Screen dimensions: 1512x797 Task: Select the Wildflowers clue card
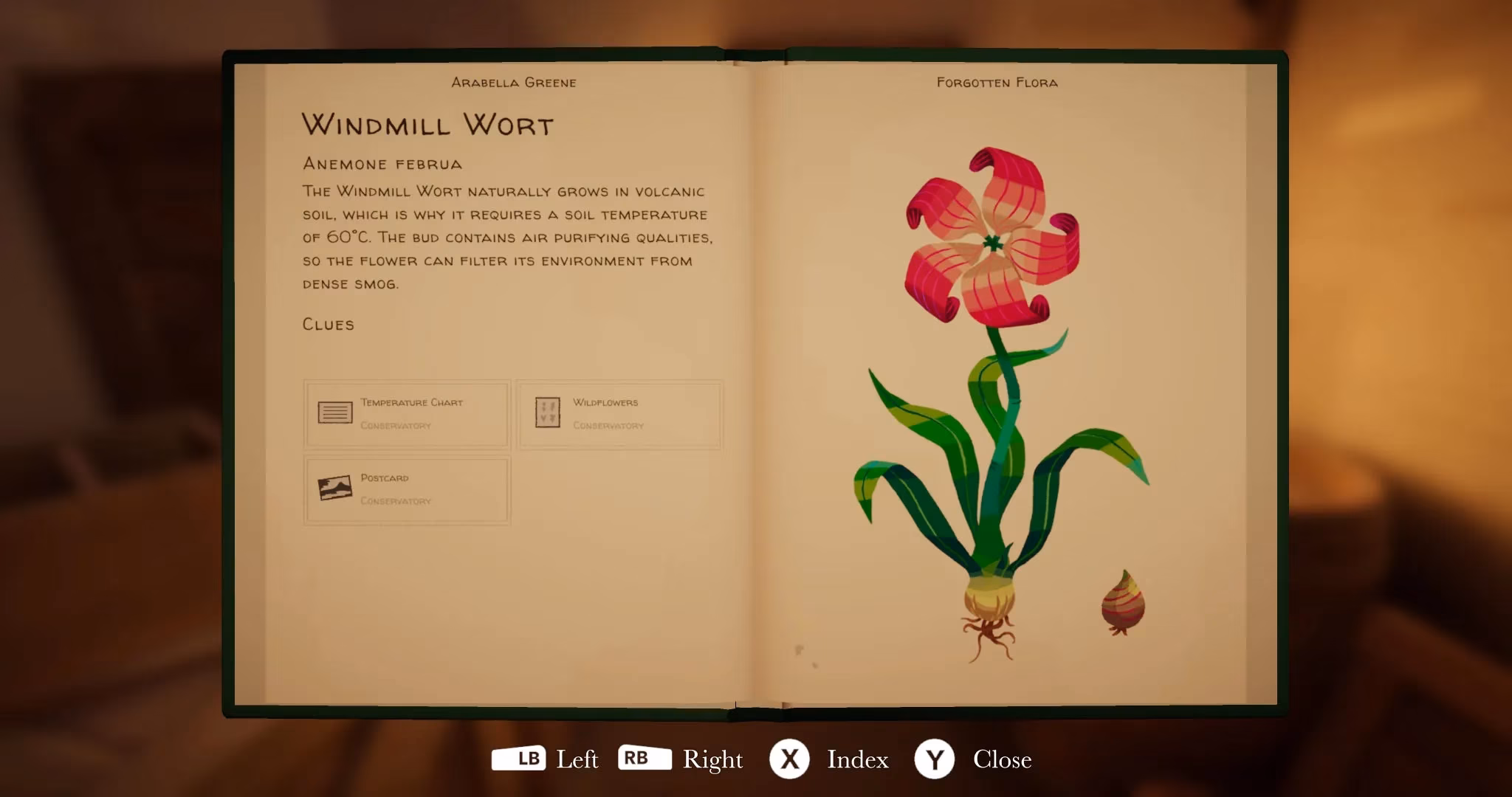pyautogui.click(x=620, y=413)
